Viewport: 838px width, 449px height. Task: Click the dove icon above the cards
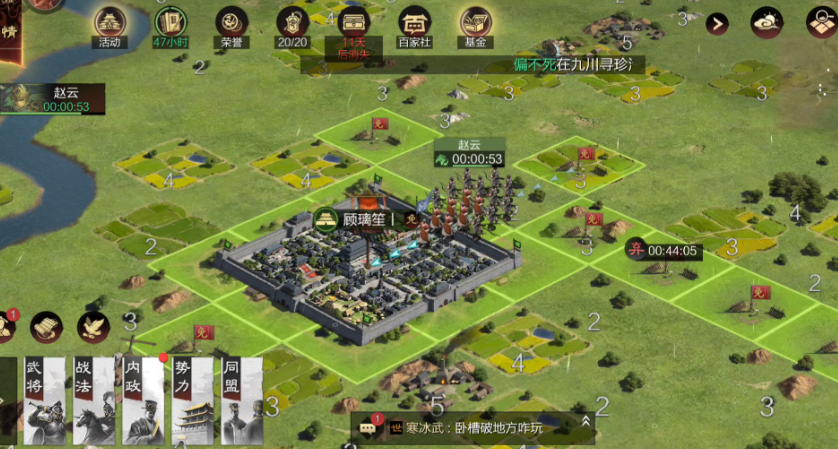click(x=94, y=326)
